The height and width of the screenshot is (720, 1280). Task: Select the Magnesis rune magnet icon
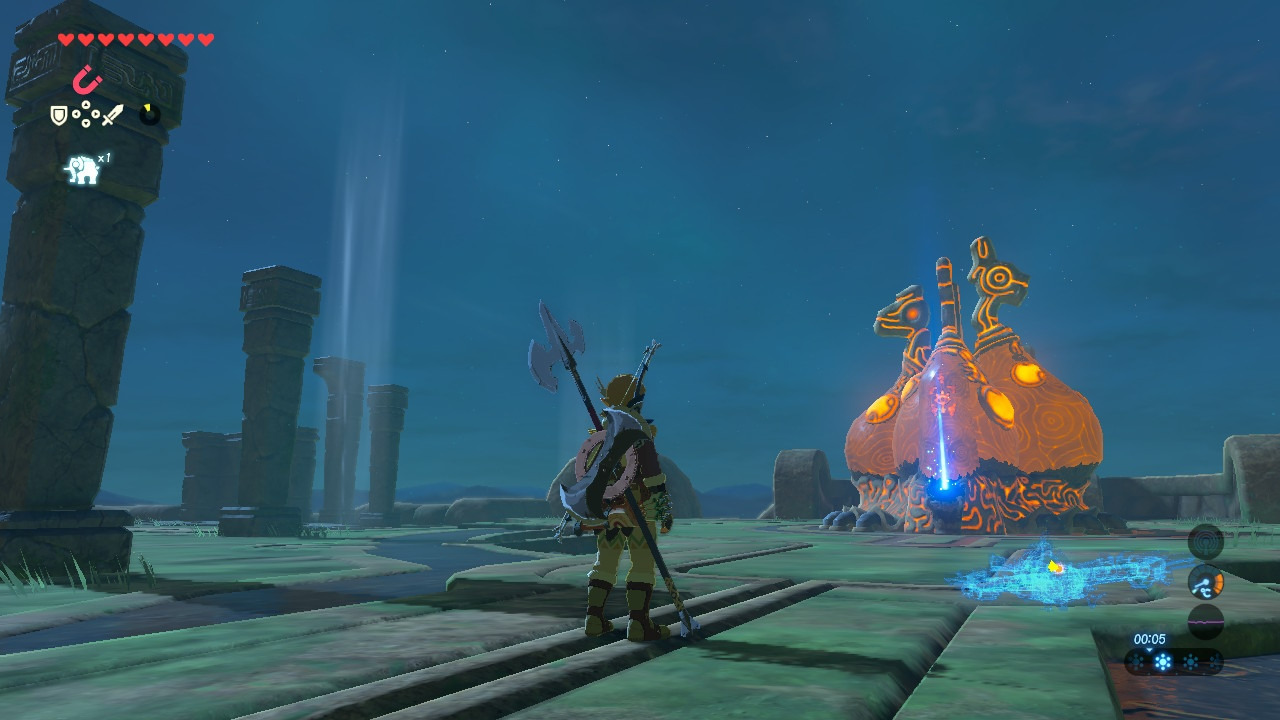pyautogui.click(x=87, y=79)
